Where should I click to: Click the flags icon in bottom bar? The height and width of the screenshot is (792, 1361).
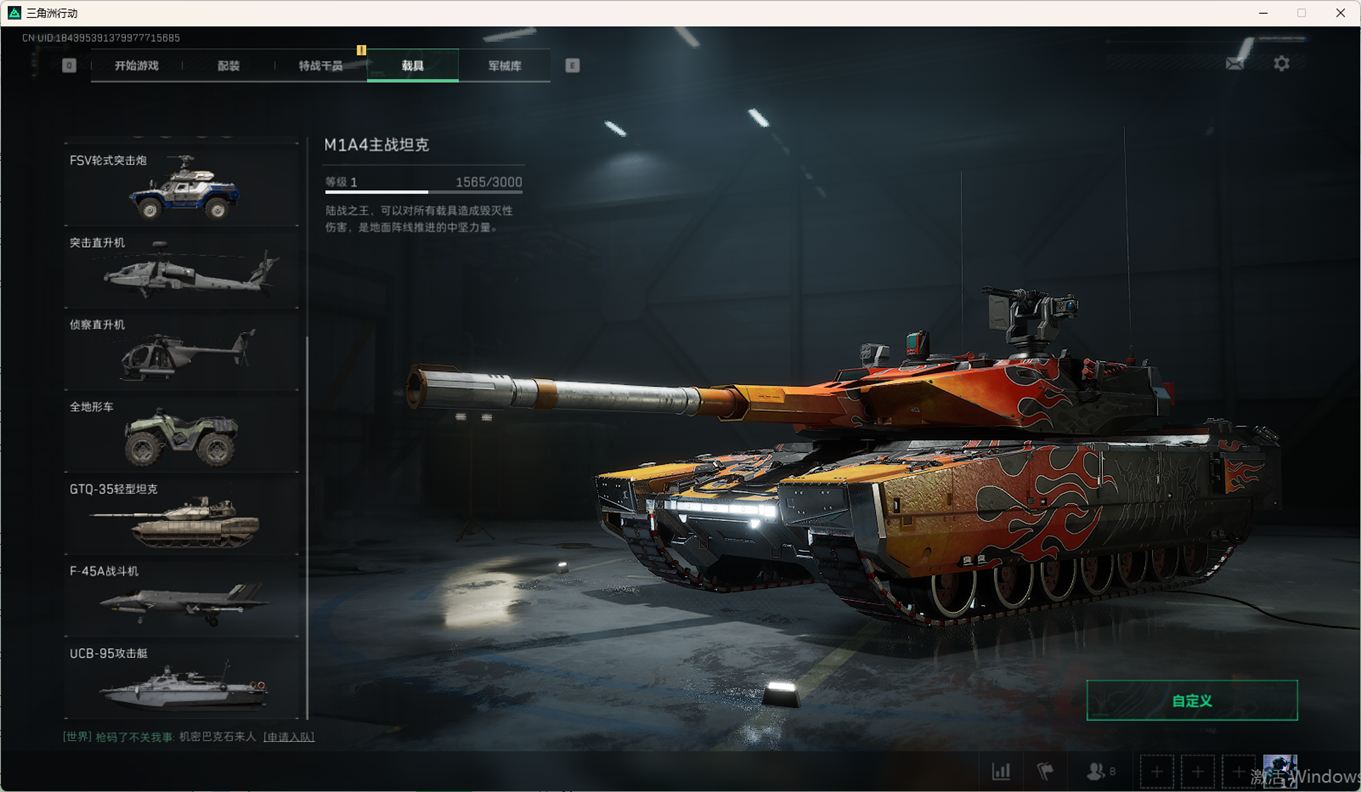click(1045, 771)
